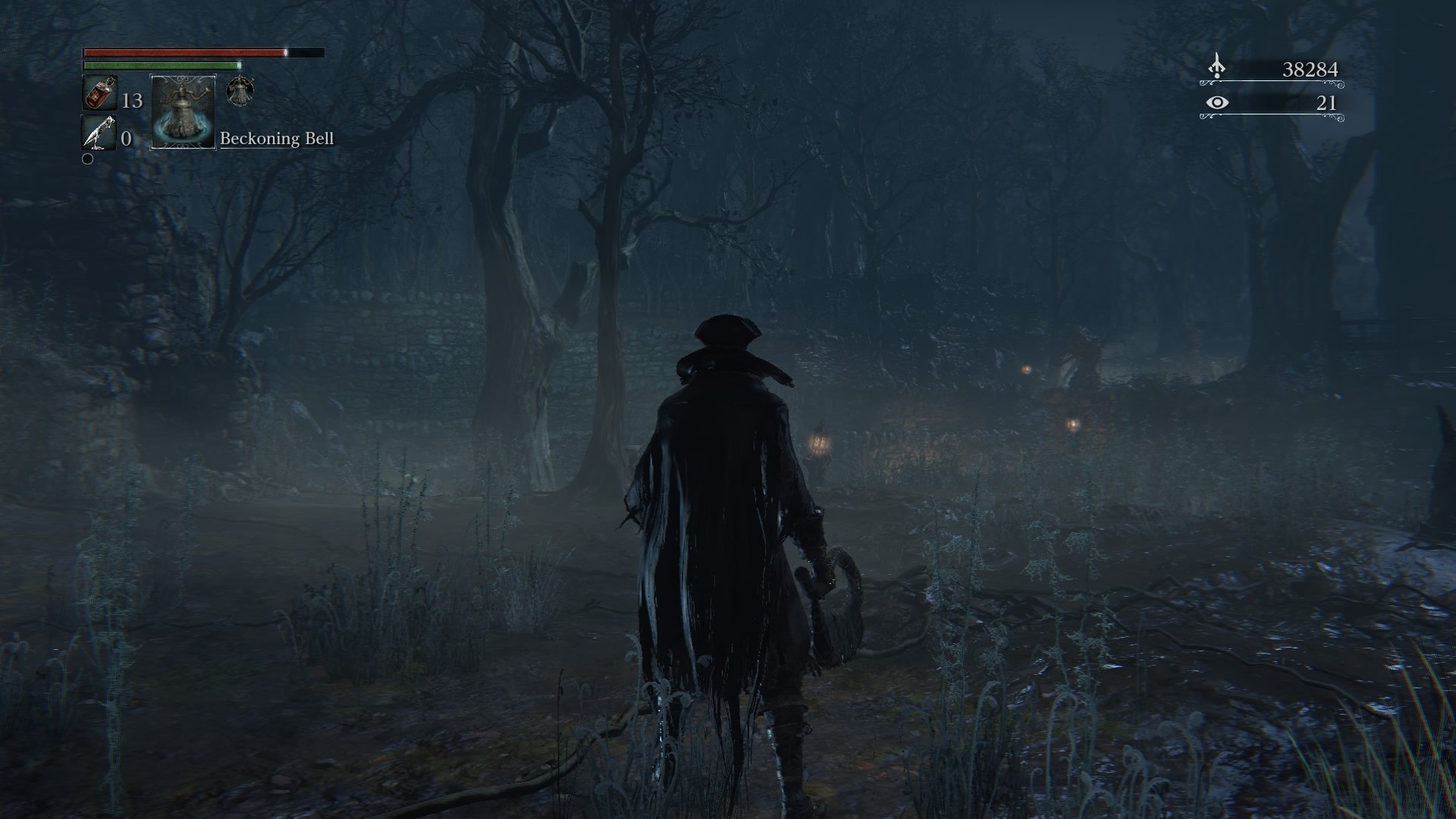
Task: Open the Beckoning Bell item slot
Action: (182, 111)
